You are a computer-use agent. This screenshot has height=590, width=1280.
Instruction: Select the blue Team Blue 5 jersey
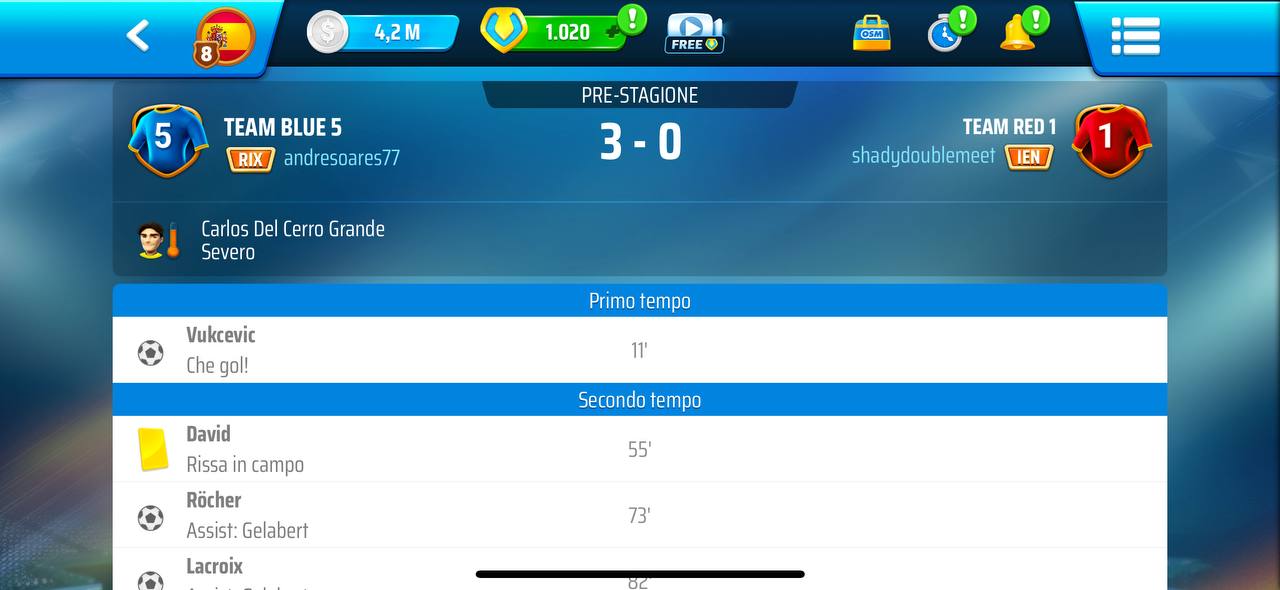pyautogui.click(x=167, y=139)
